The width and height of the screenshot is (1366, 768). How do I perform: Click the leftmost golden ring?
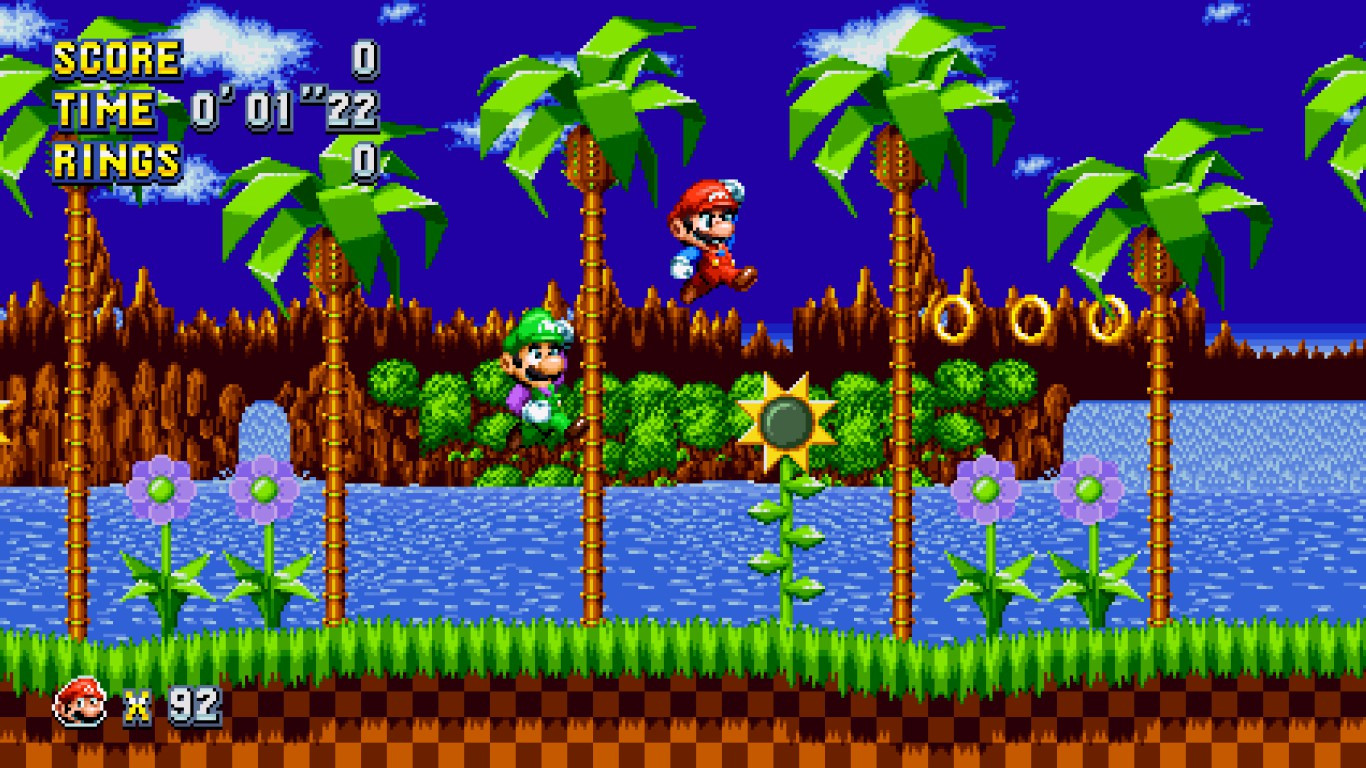[954, 321]
